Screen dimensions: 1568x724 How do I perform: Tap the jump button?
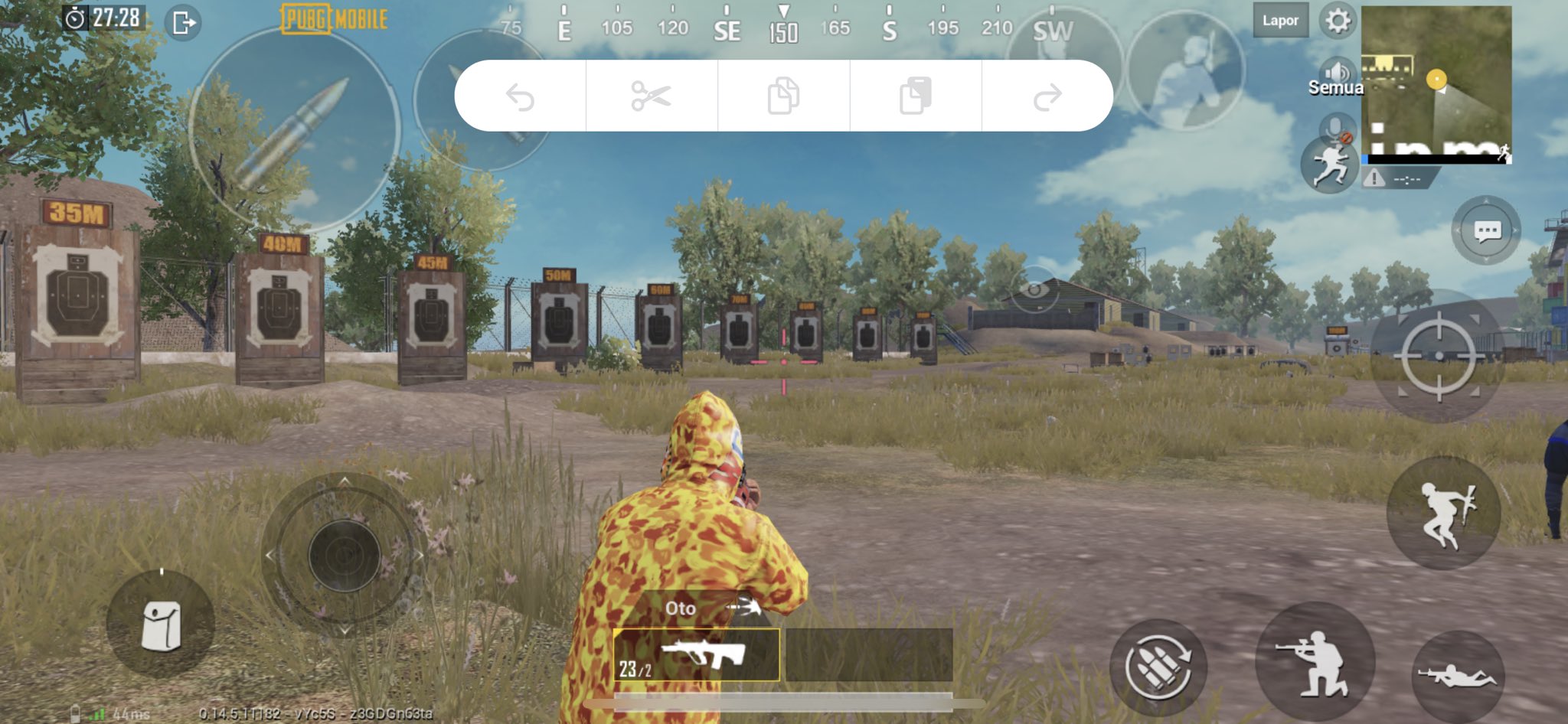(1443, 514)
